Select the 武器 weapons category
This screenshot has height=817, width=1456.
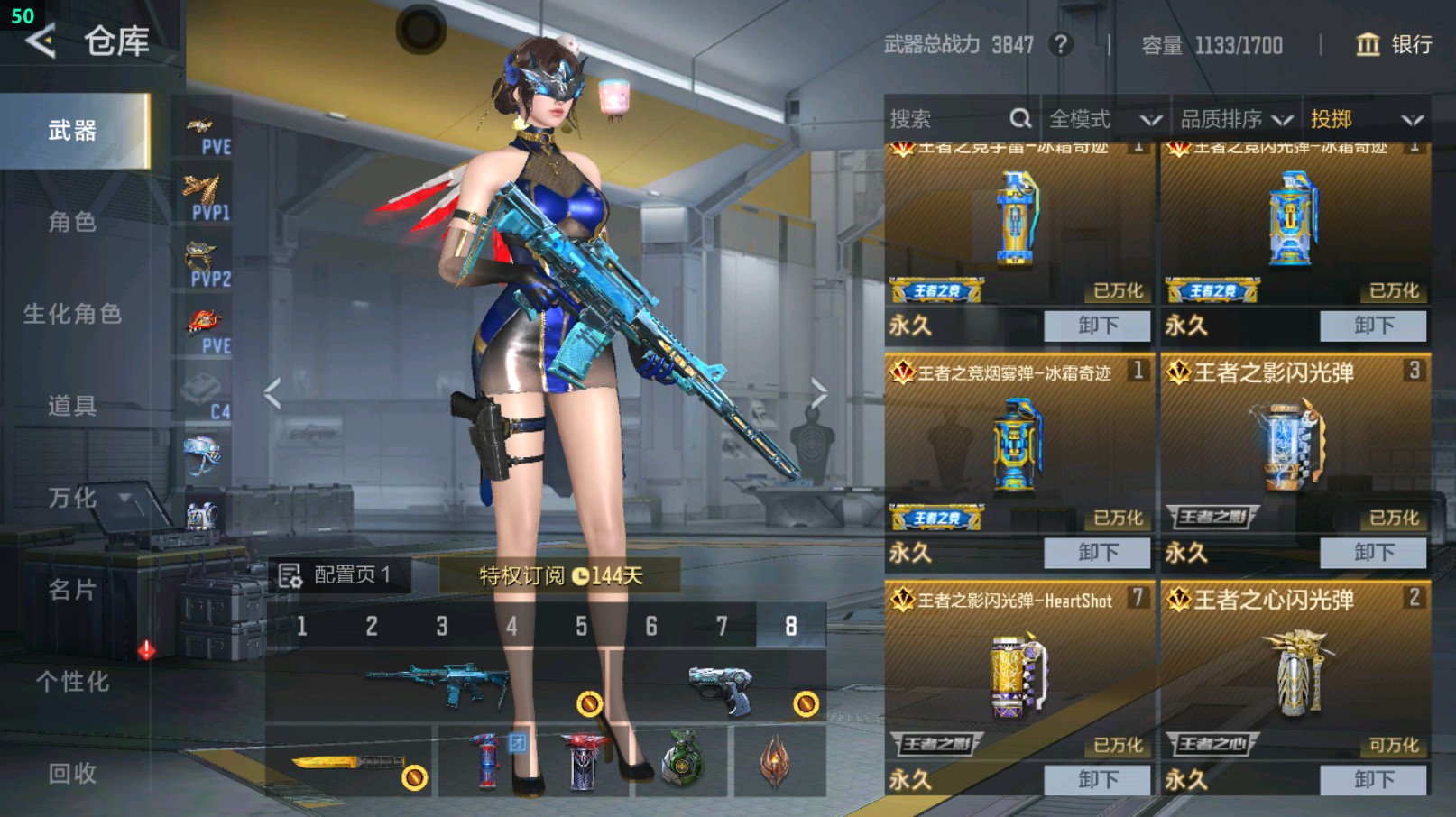coord(74,131)
